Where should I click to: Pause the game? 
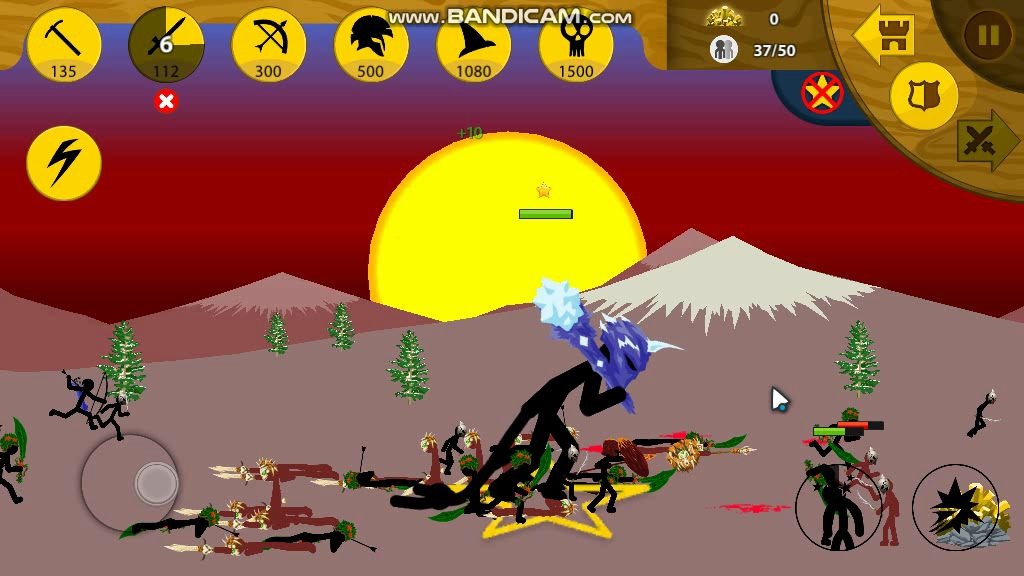(987, 36)
